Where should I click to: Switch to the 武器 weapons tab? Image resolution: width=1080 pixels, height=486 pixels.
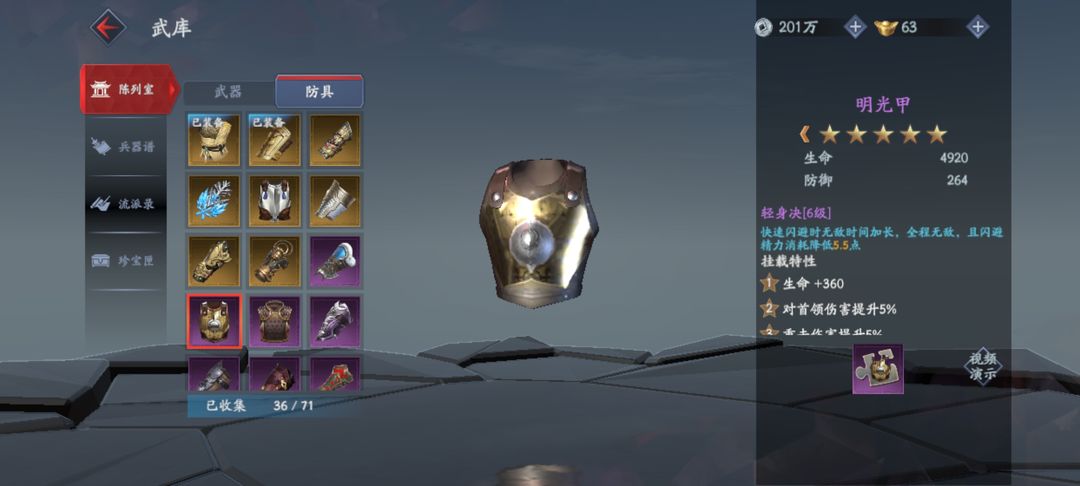(228, 92)
